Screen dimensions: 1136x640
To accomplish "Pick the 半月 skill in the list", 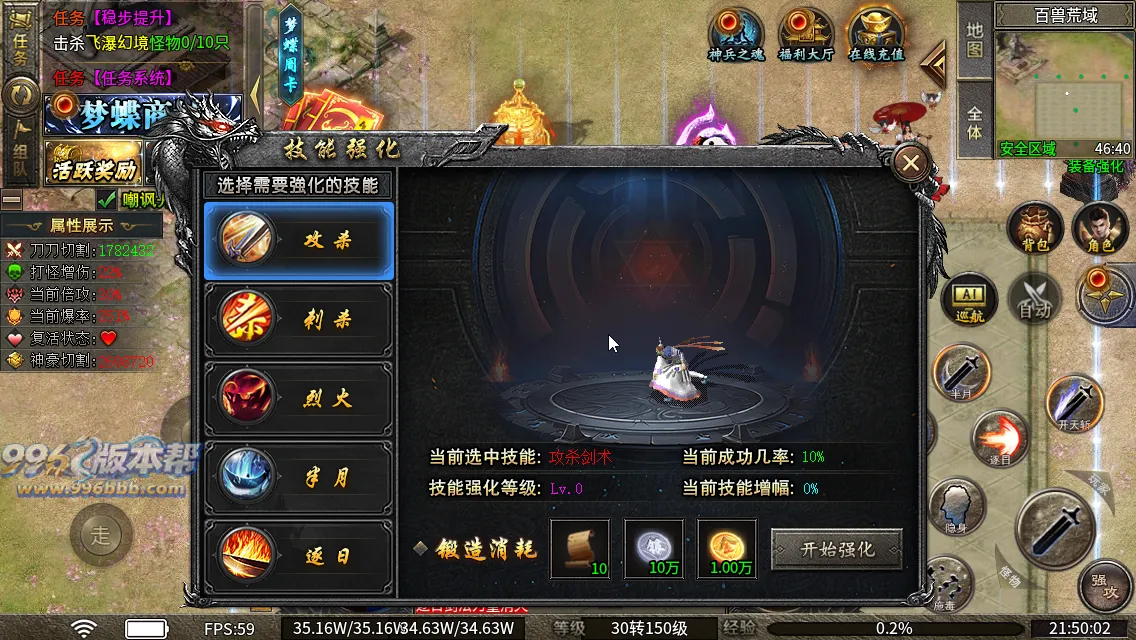I will pyautogui.click(x=299, y=478).
